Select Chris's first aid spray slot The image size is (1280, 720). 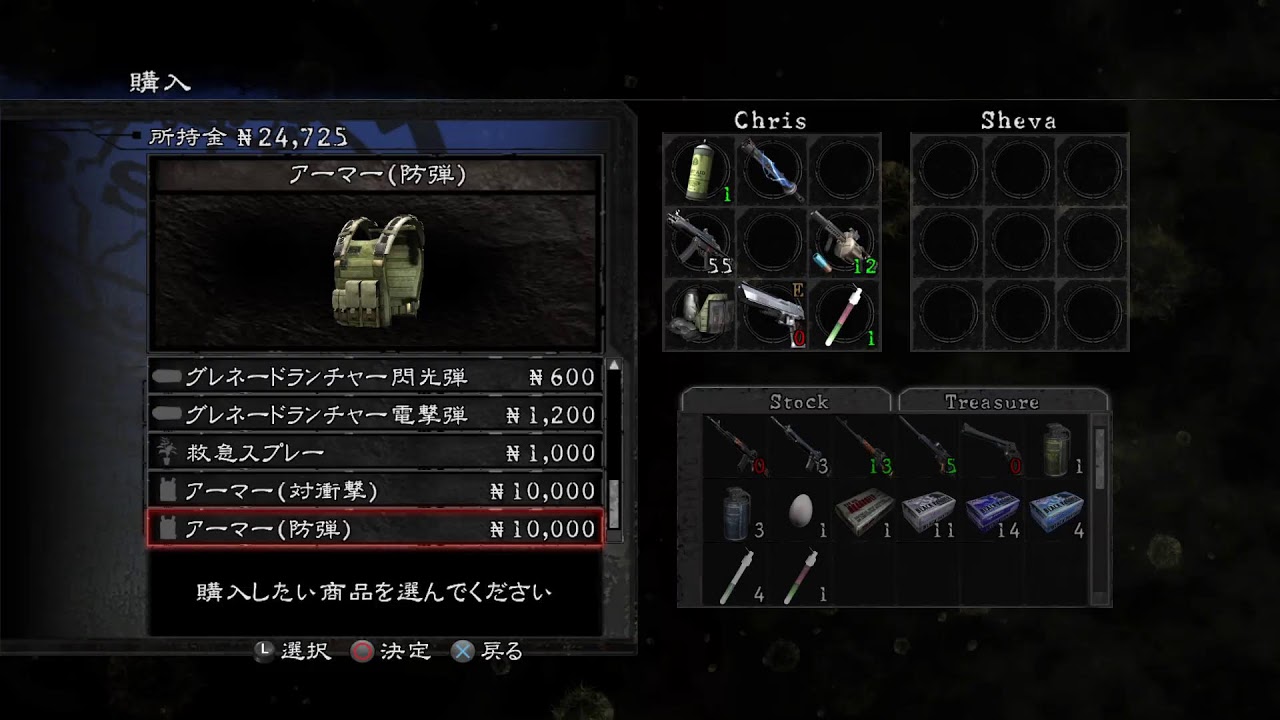click(x=699, y=170)
